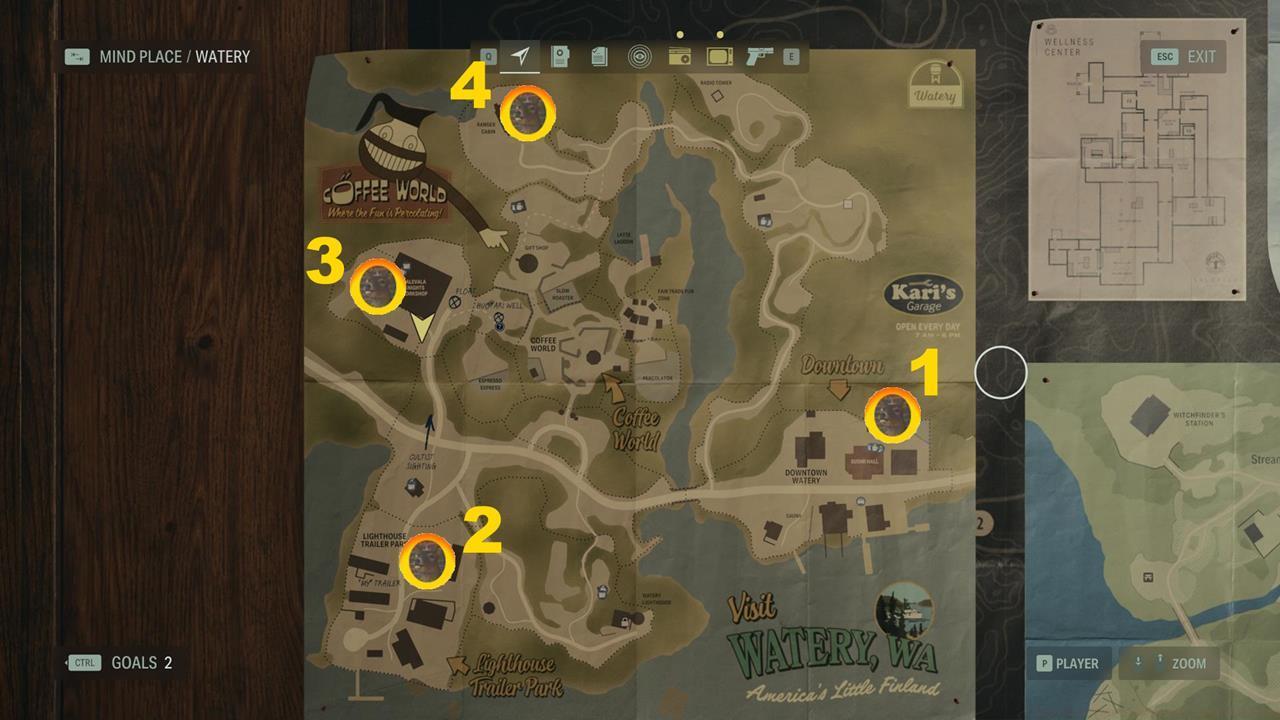The width and height of the screenshot is (1280, 720).
Task: Open the TV collectibles icon
Action: click(718, 58)
